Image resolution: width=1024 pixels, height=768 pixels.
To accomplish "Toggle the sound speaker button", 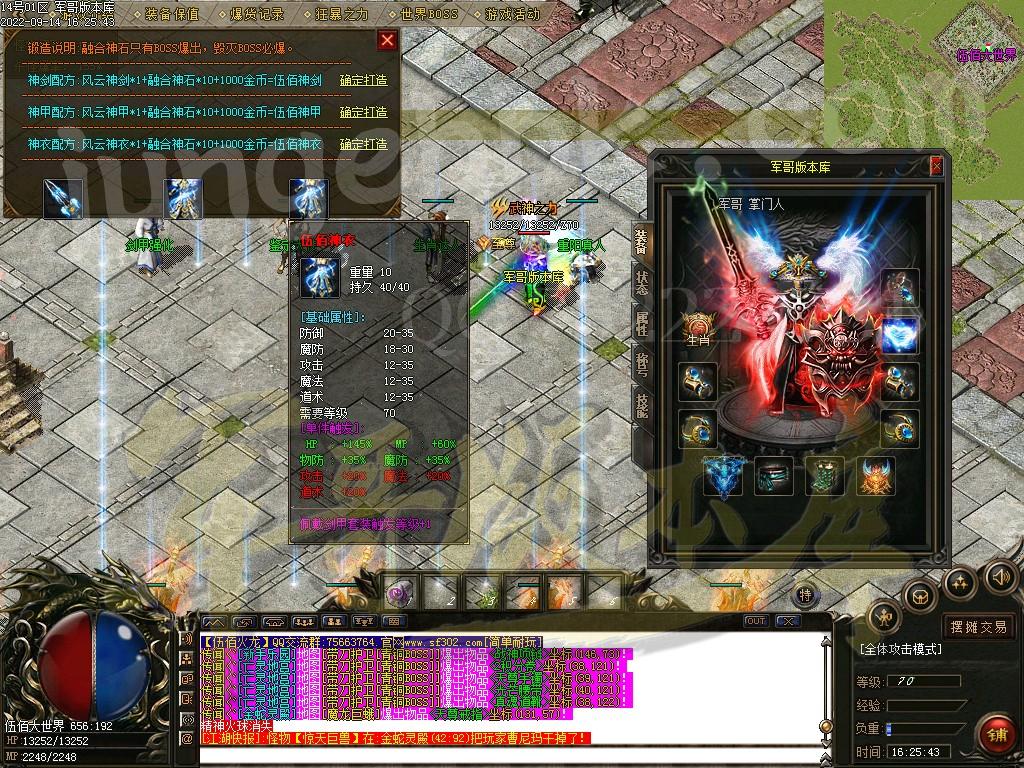I will coord(1000,577).
